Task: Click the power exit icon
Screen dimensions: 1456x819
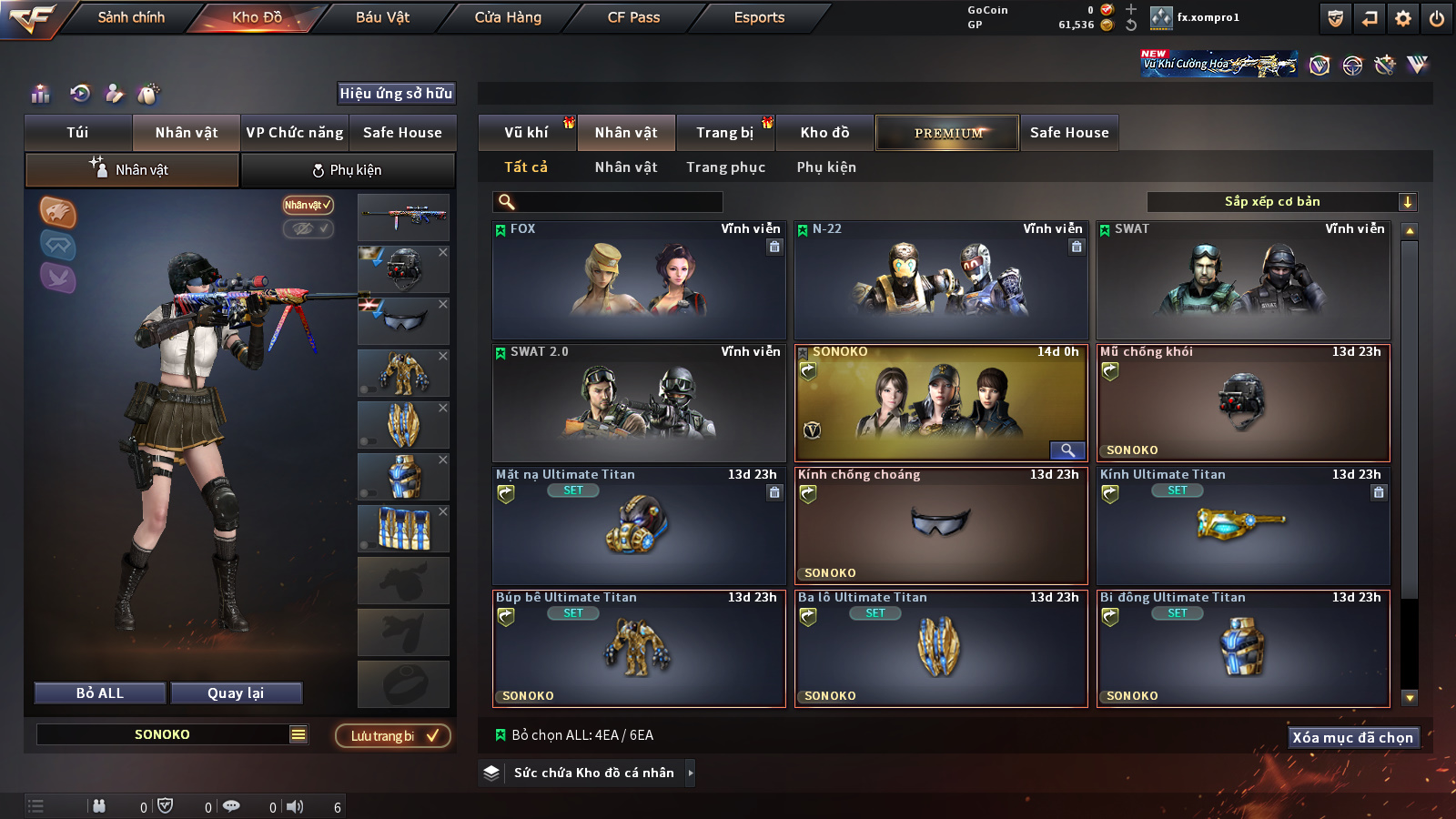Action: (1437, 18)
